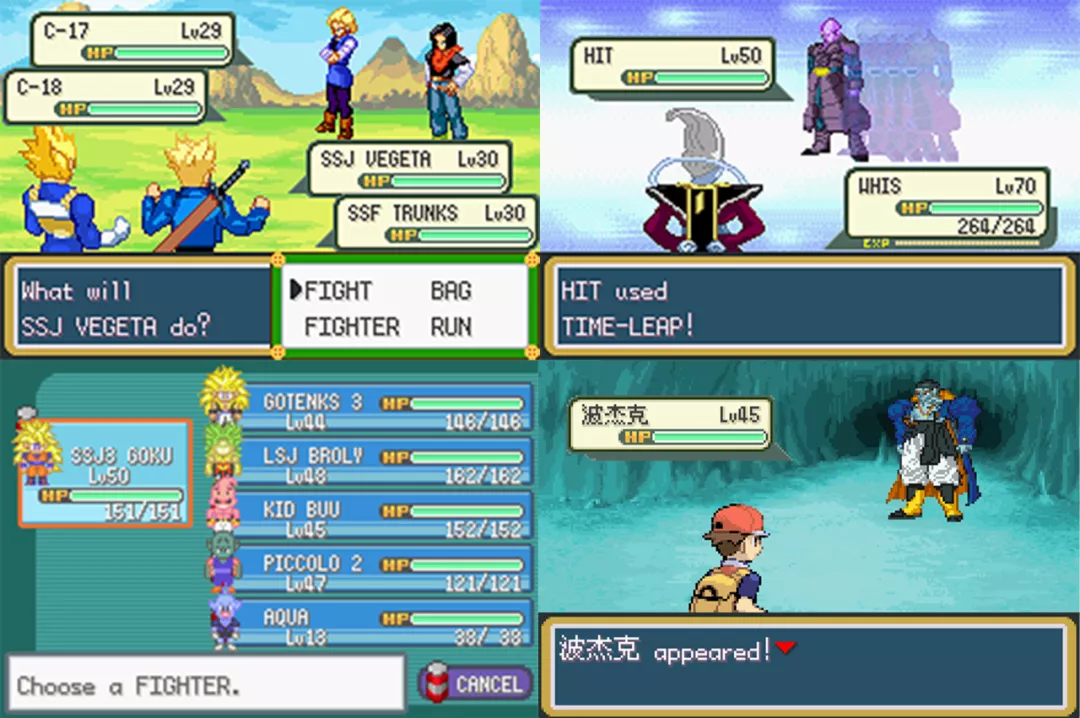Select the FIGHTER battle option
The height and width of the screenshot is (718, 1080).
[351, 327]
